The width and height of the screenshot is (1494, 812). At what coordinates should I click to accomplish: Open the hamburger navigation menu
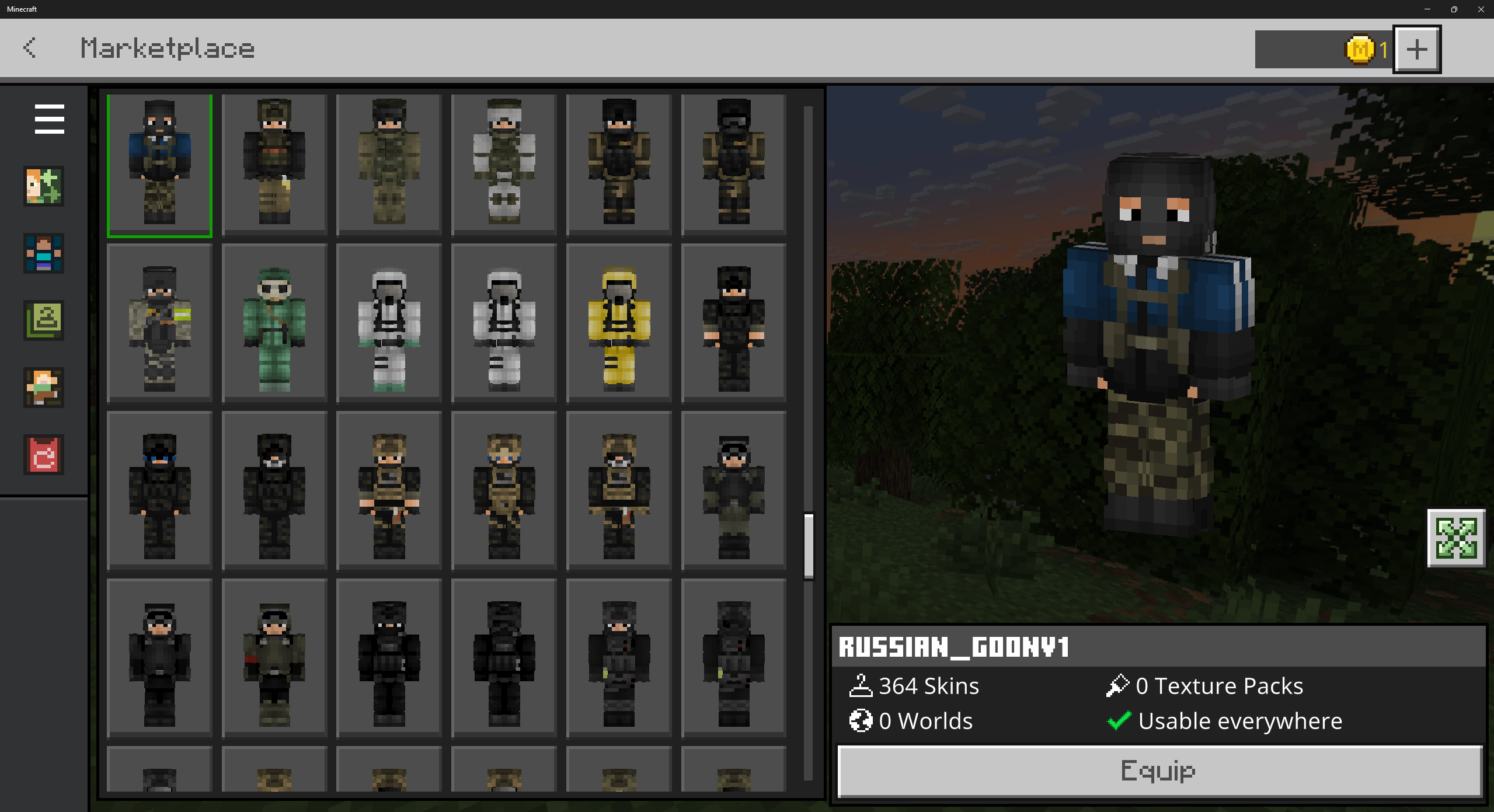48,119
